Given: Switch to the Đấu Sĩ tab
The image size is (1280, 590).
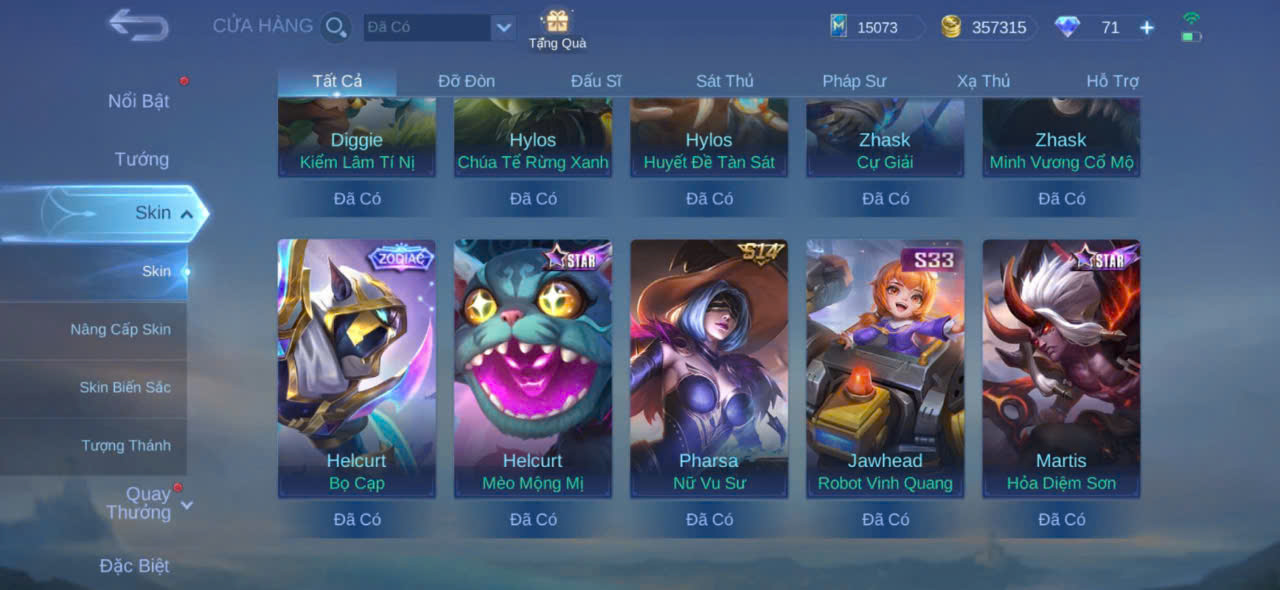Looking at the screenshot, I should (596, 81).
